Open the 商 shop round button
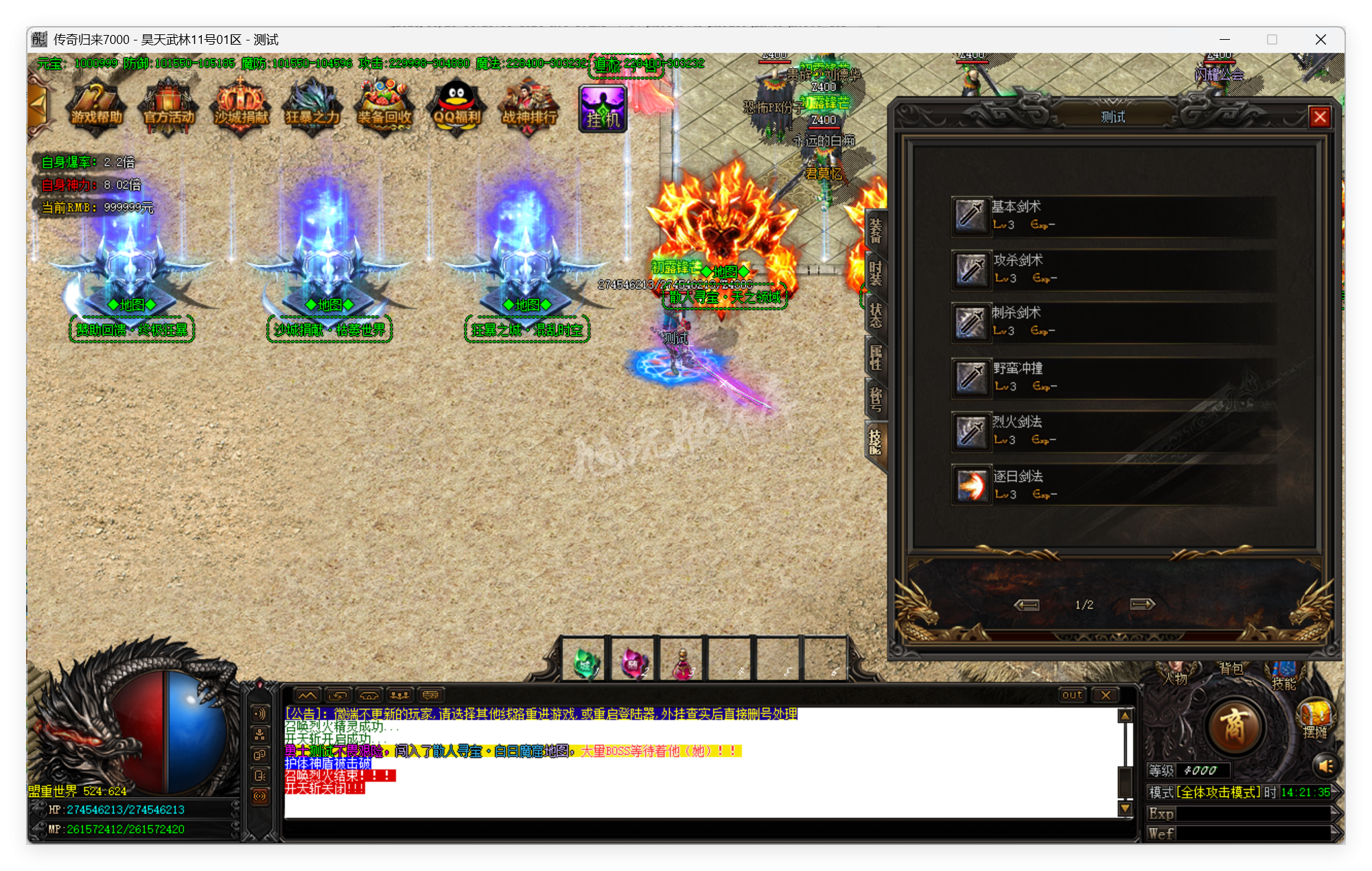Image resolution: width=1372 pixels, height=871 pixels. pos(1233,726)
